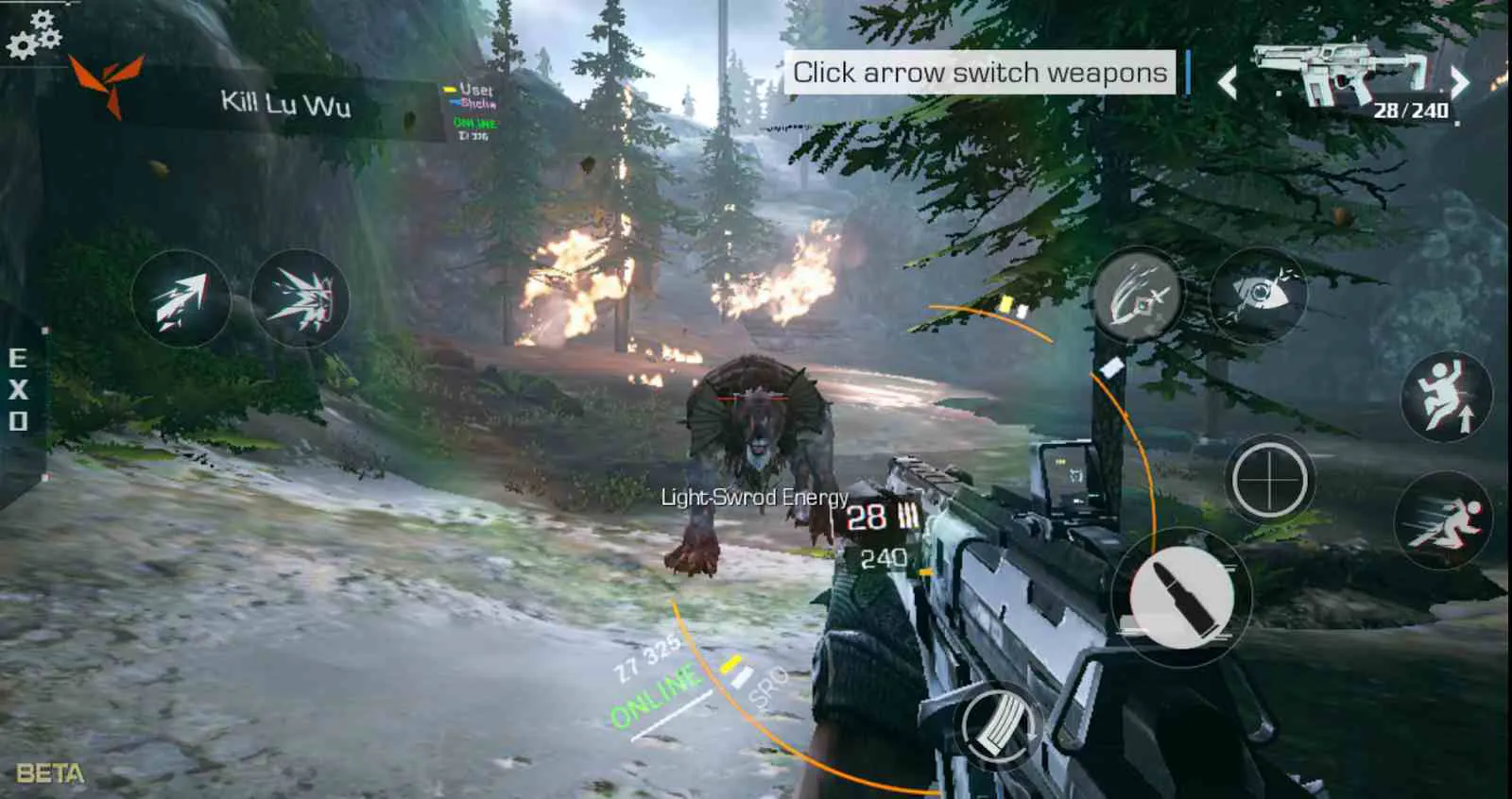This screenshot has width=1512, height=799.
Task: Tap the sprint running-man button
Action: point(1443,521)
